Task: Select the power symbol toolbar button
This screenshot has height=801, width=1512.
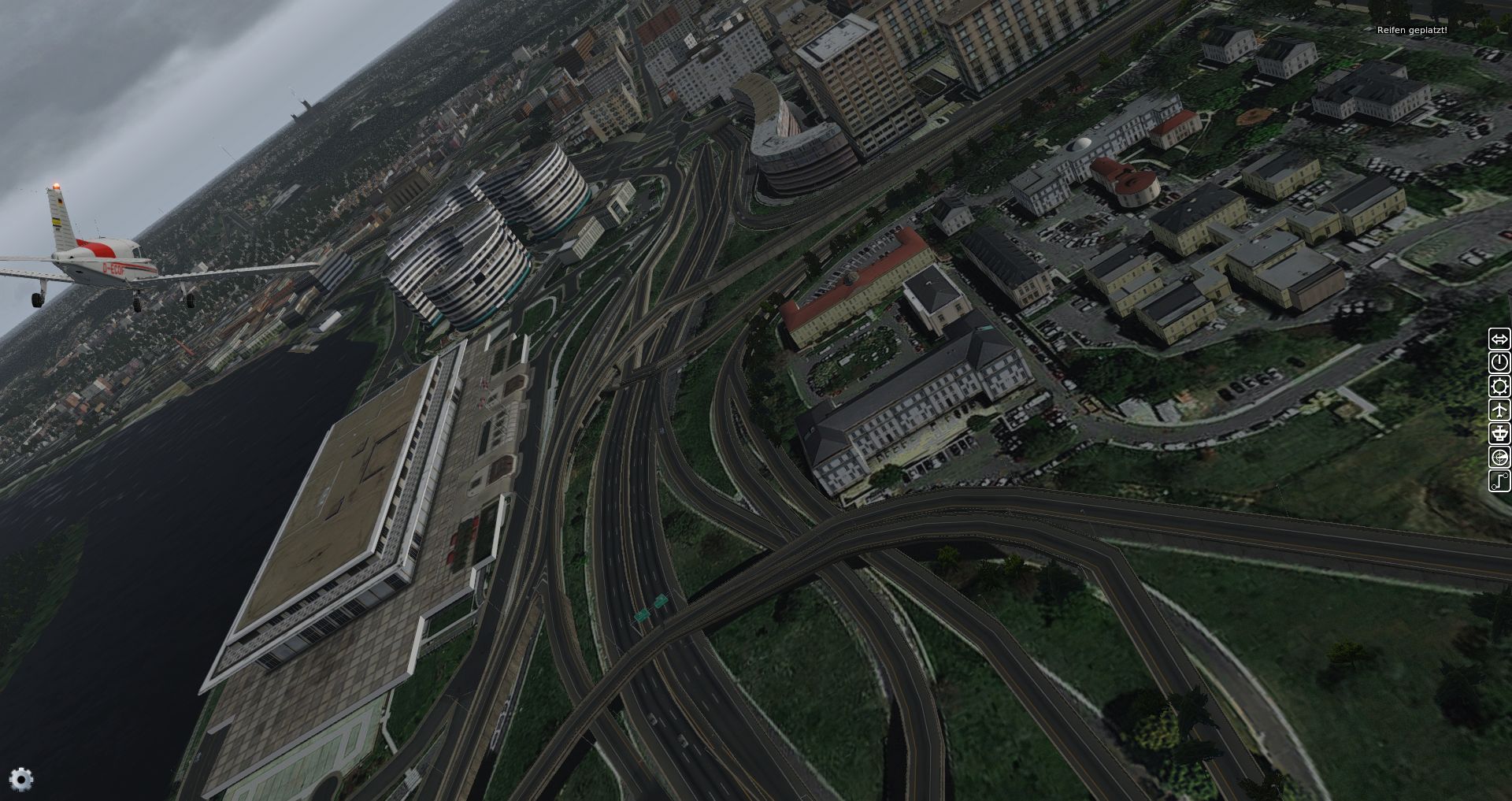Action: click(x=1499, y=362)
